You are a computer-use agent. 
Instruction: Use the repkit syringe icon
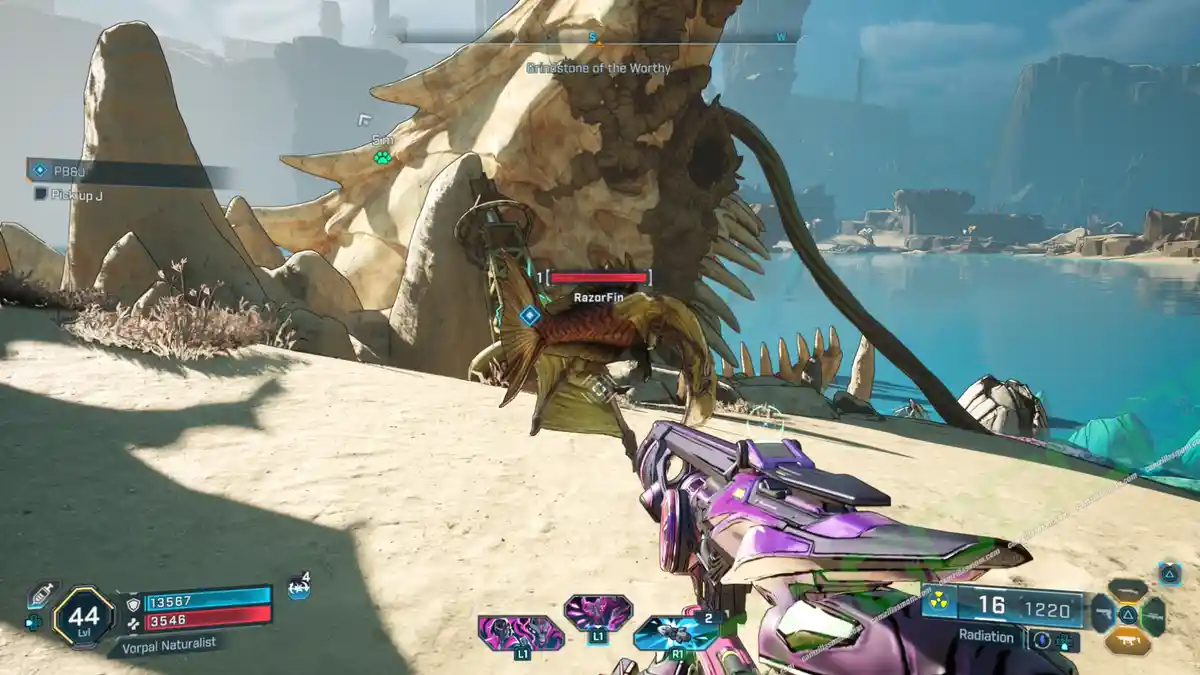tap(41, 594)
